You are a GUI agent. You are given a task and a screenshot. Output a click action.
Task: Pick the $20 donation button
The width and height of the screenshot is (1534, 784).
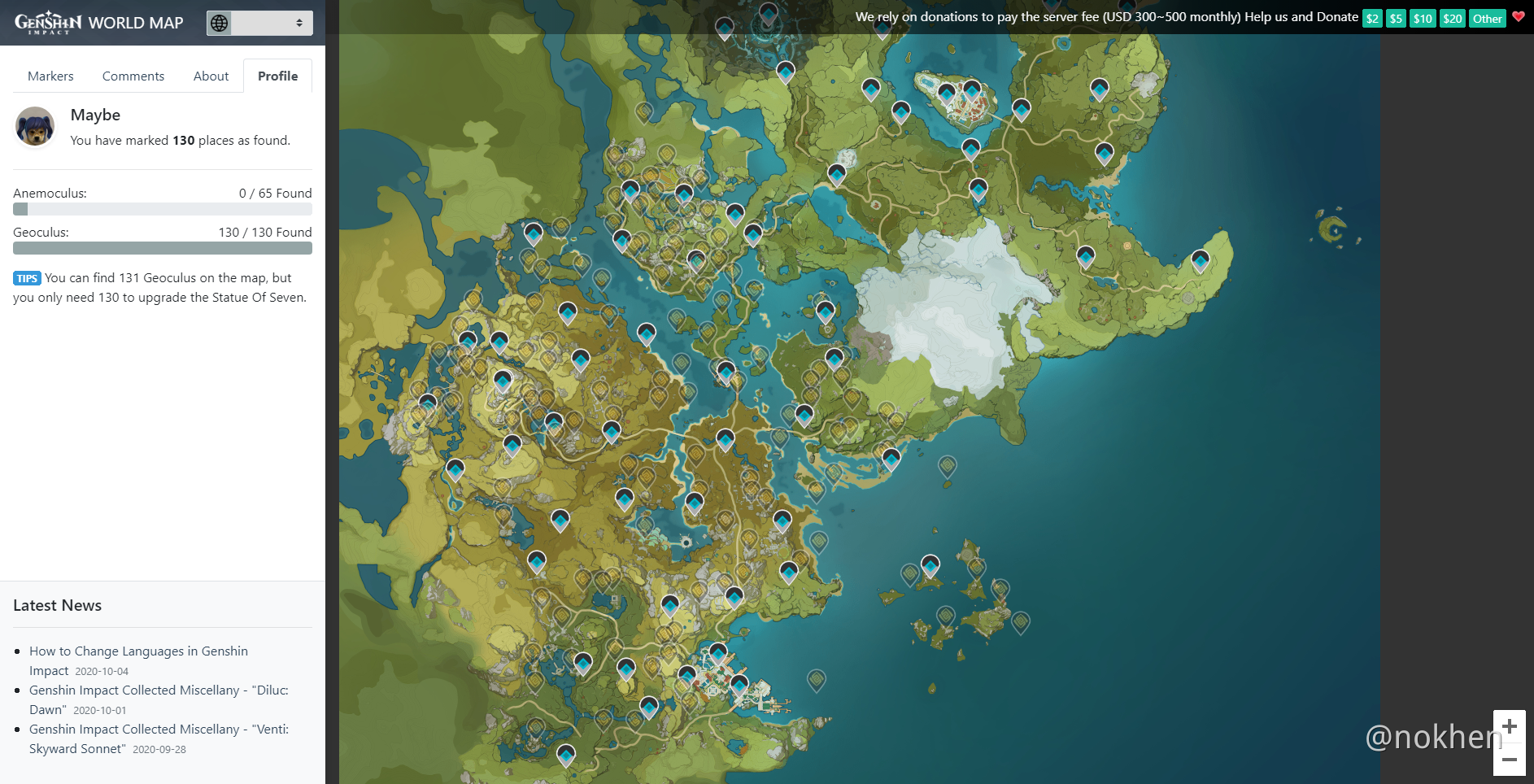pos(1452,18)
